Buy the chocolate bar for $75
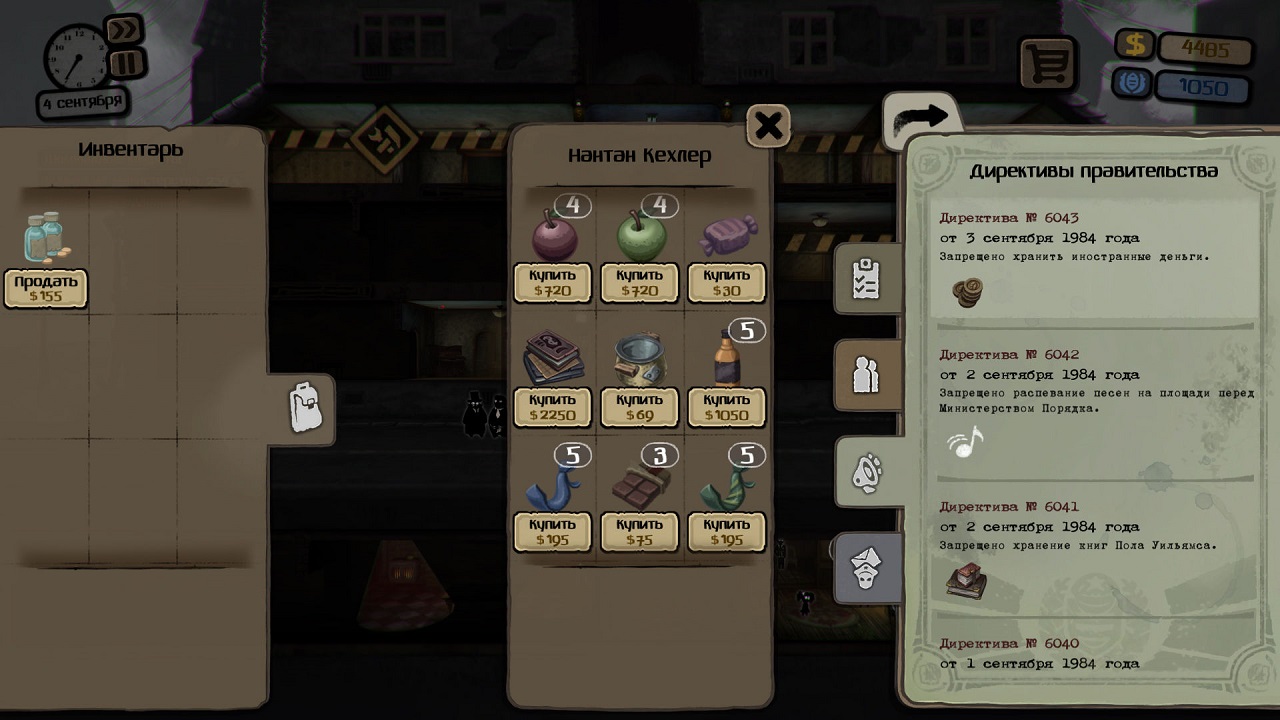The width and height of the screenshot is (1280, 720). click(x=640, y=532)
